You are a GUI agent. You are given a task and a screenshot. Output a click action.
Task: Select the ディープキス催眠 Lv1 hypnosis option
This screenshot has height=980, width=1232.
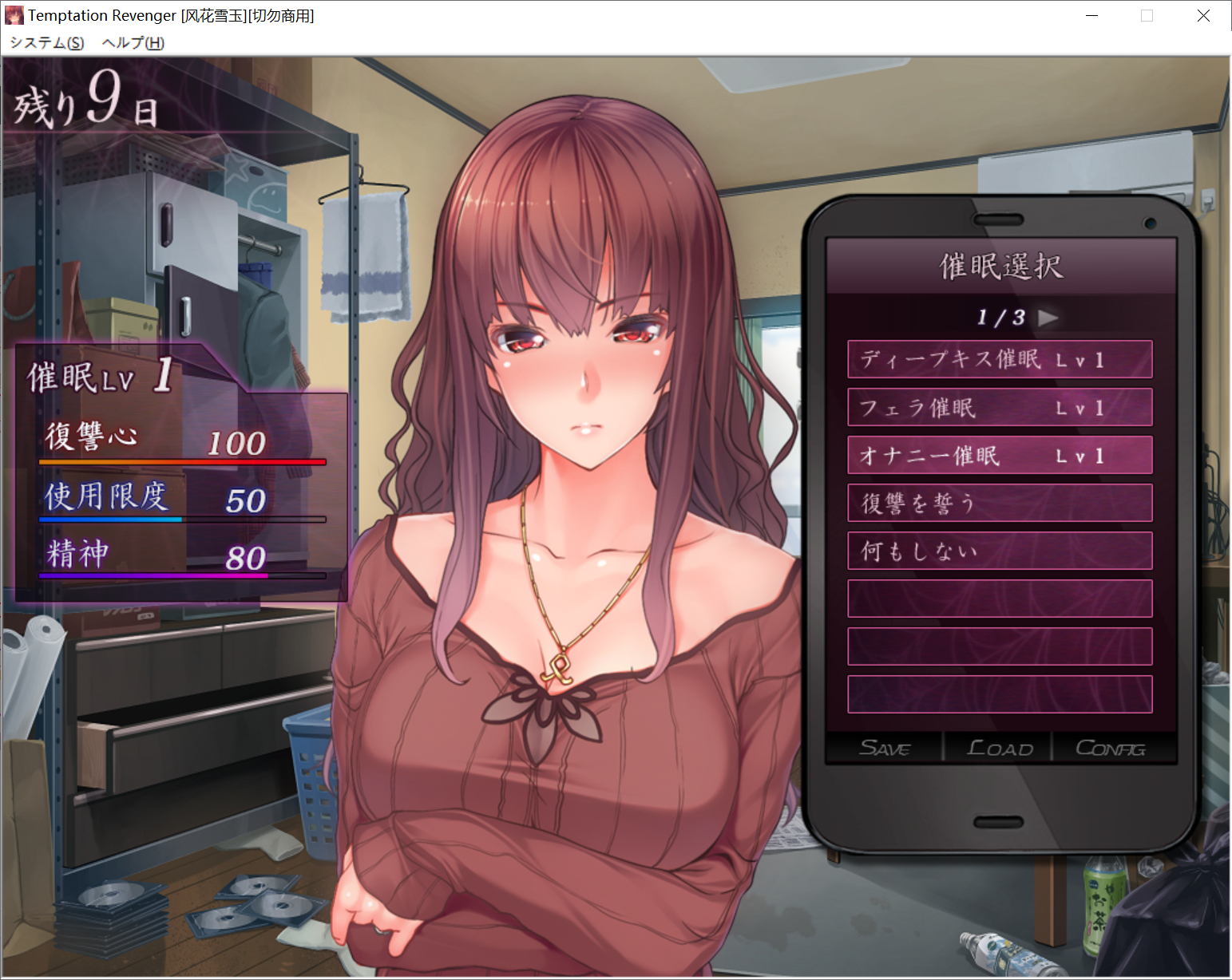[x=999, y=360]
